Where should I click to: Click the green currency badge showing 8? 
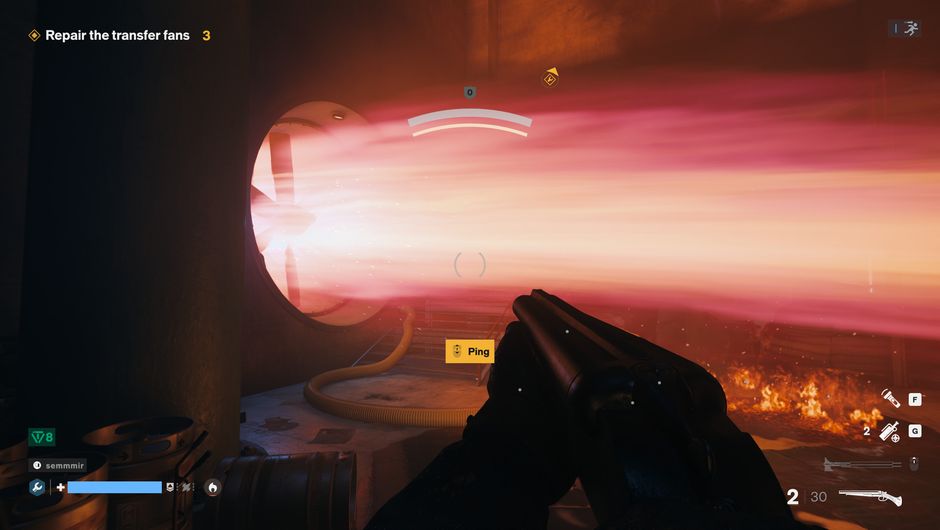[x=41, y=437]
